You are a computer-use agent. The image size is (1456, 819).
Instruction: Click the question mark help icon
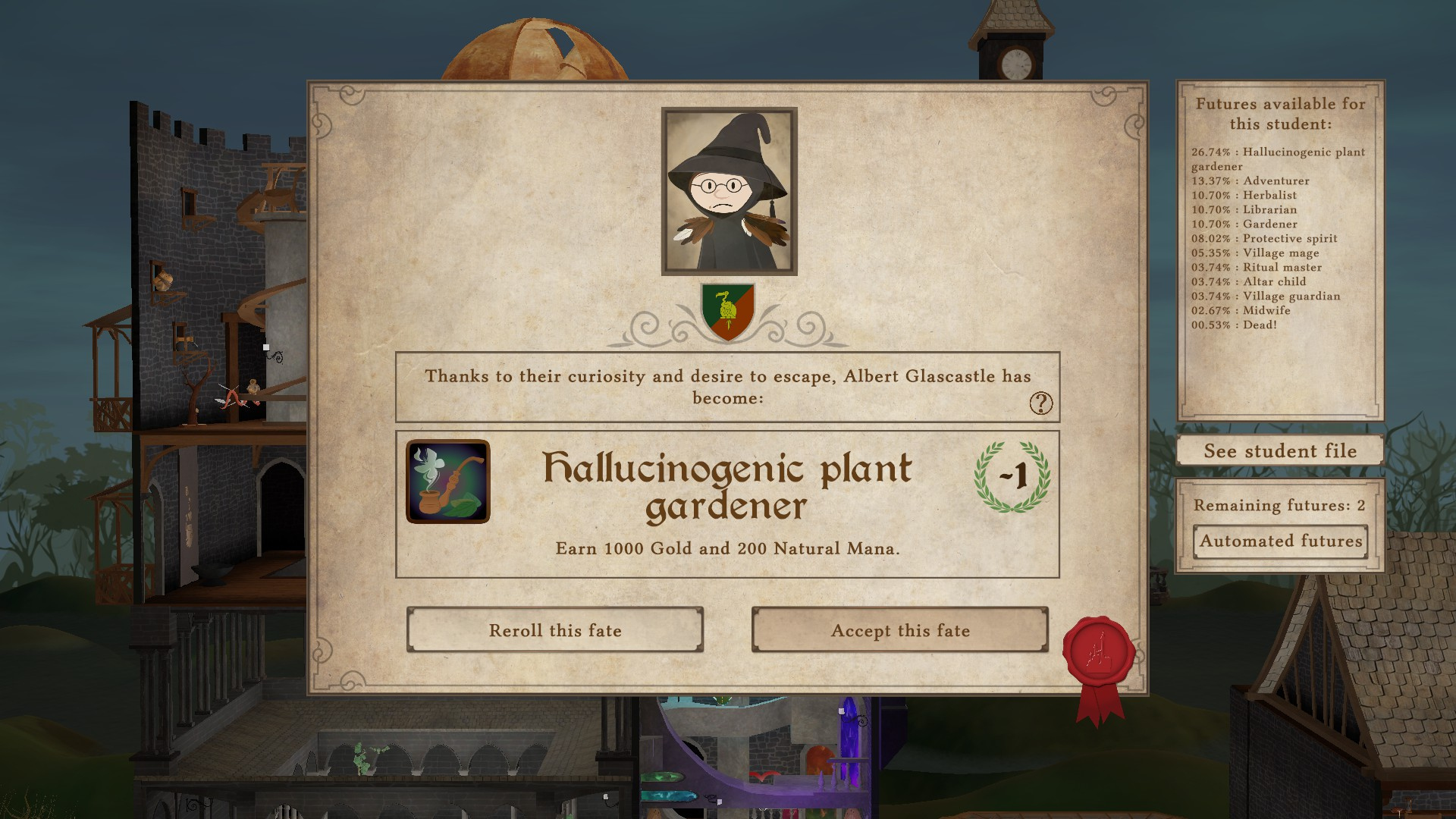1040,403
